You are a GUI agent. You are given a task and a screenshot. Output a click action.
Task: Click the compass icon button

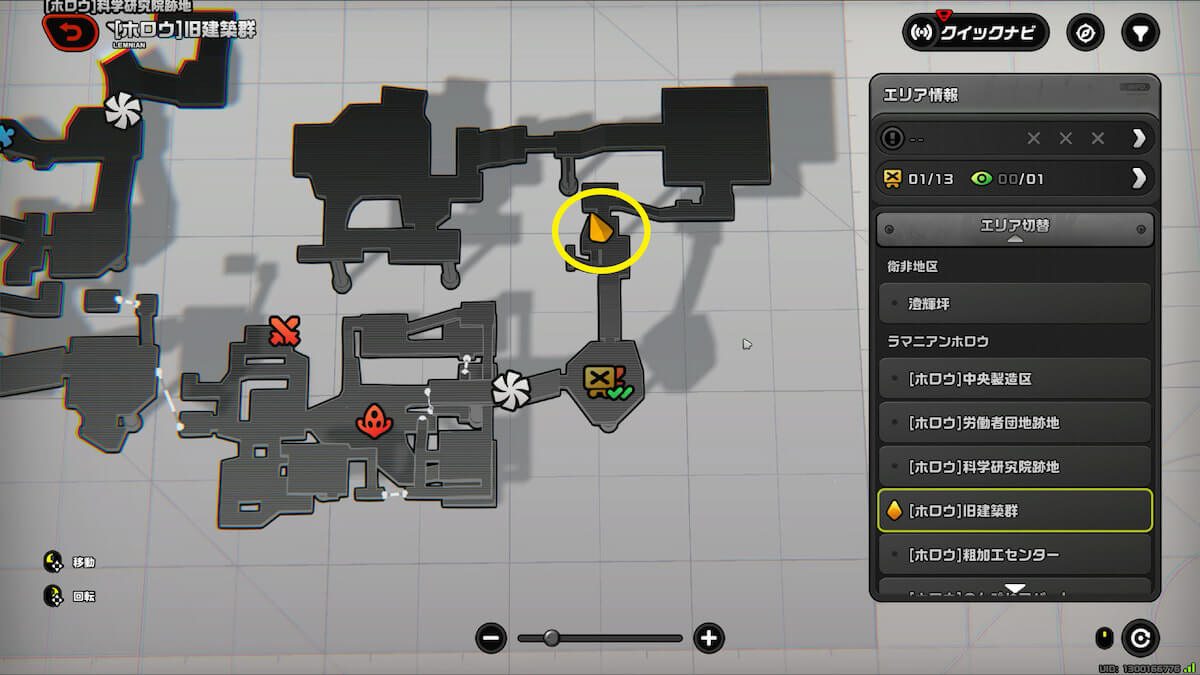(x=1084, y=32)
